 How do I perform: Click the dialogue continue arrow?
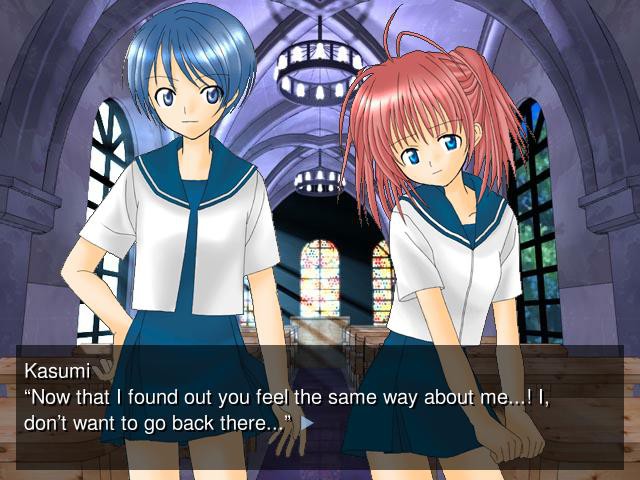pyautogui.click(x=307, y=423)
